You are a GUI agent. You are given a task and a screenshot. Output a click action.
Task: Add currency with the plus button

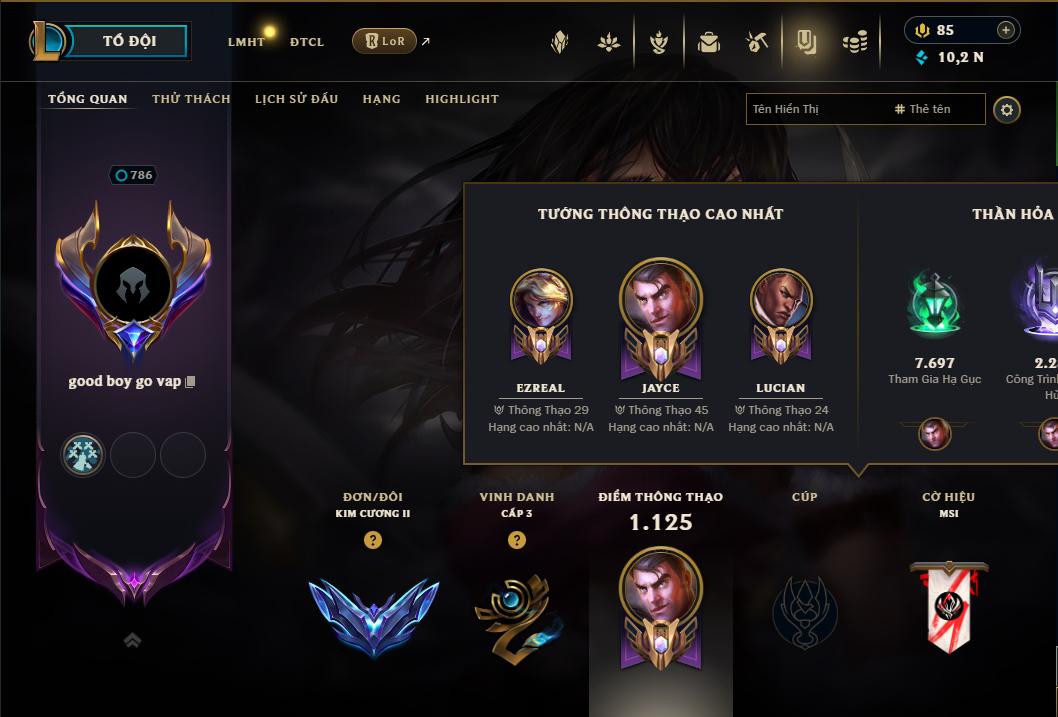[1005, 30]
